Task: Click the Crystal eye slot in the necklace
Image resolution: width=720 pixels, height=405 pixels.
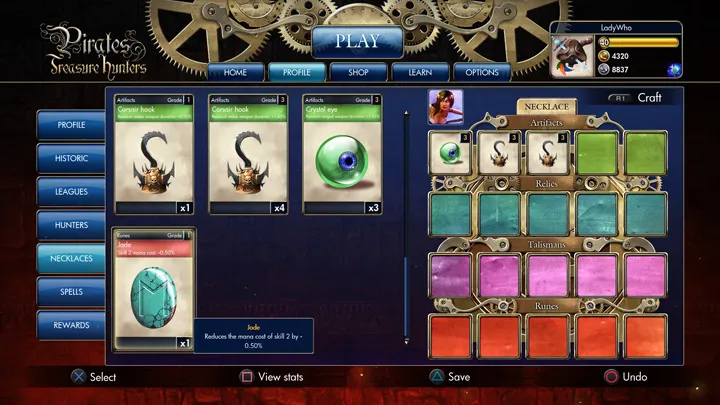Action: (x=450, y=152)
